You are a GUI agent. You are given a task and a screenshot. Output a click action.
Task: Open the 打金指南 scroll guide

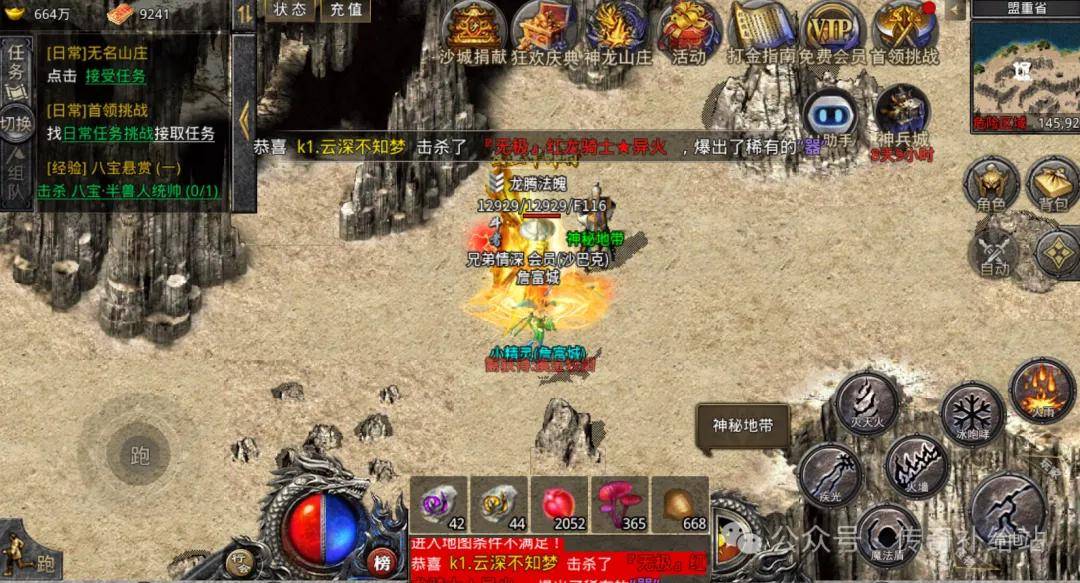coord(762,28)
